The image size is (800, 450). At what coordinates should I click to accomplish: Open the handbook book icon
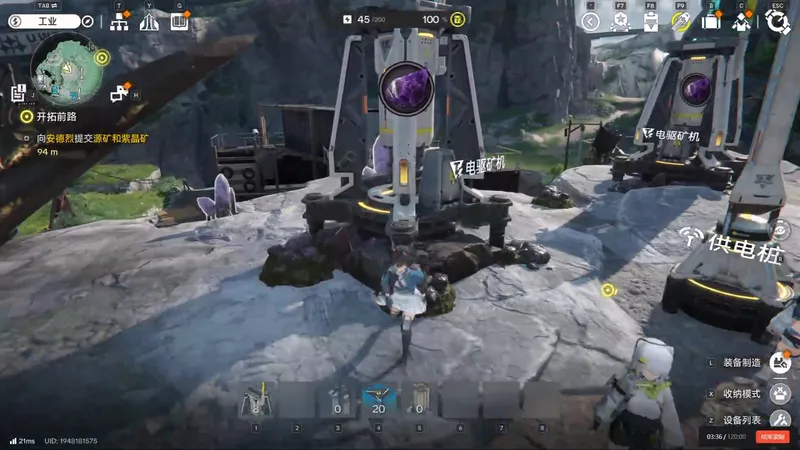(179, 21)
